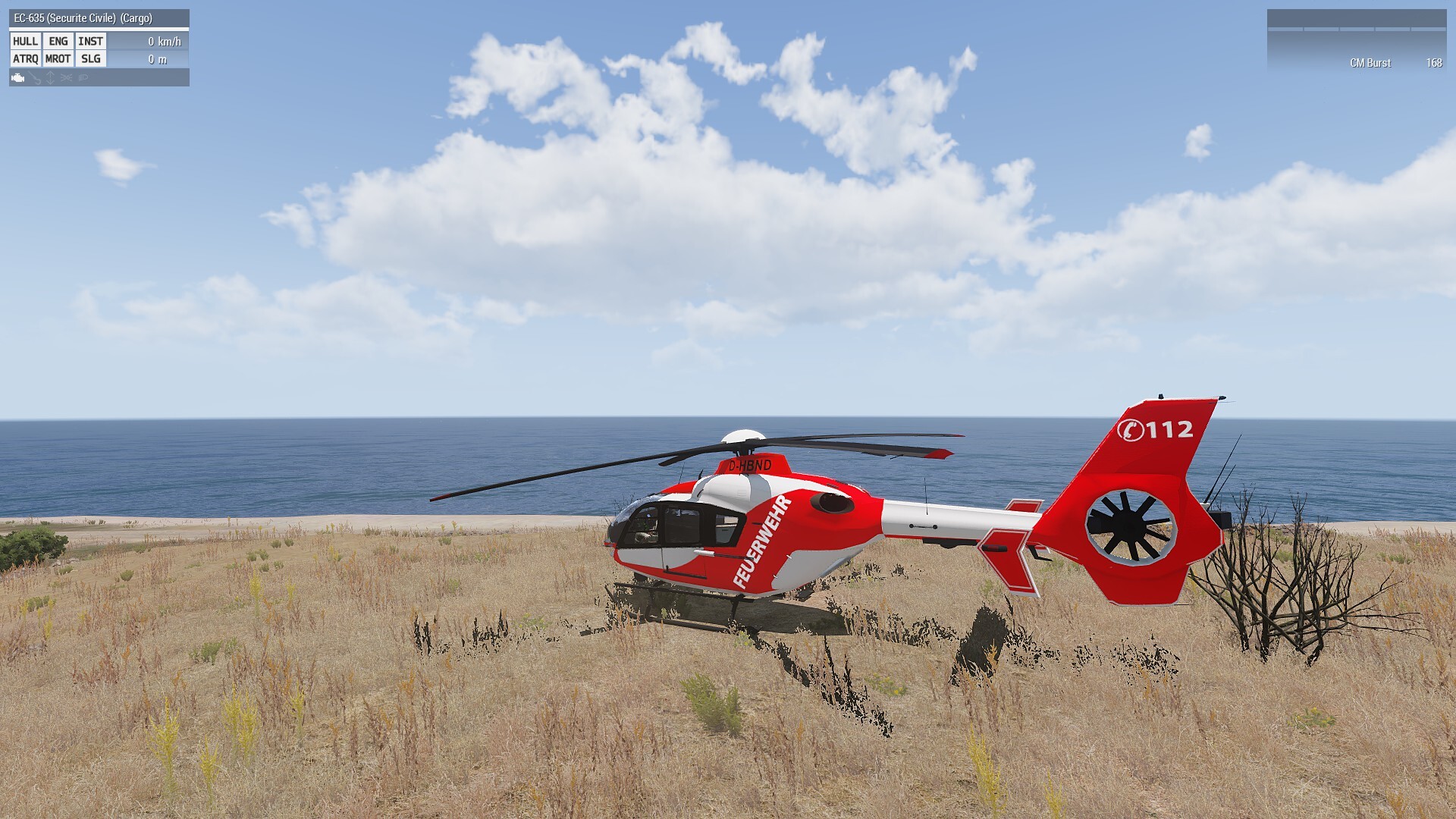Click the INST instruments indicator
The image size is (1456, 819).
(90, 42)
